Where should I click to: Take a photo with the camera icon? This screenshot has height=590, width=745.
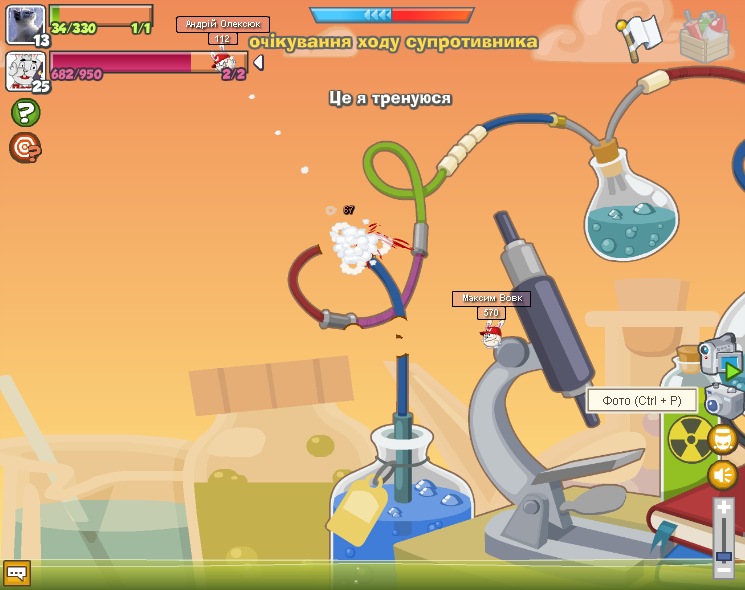[723, 401]
